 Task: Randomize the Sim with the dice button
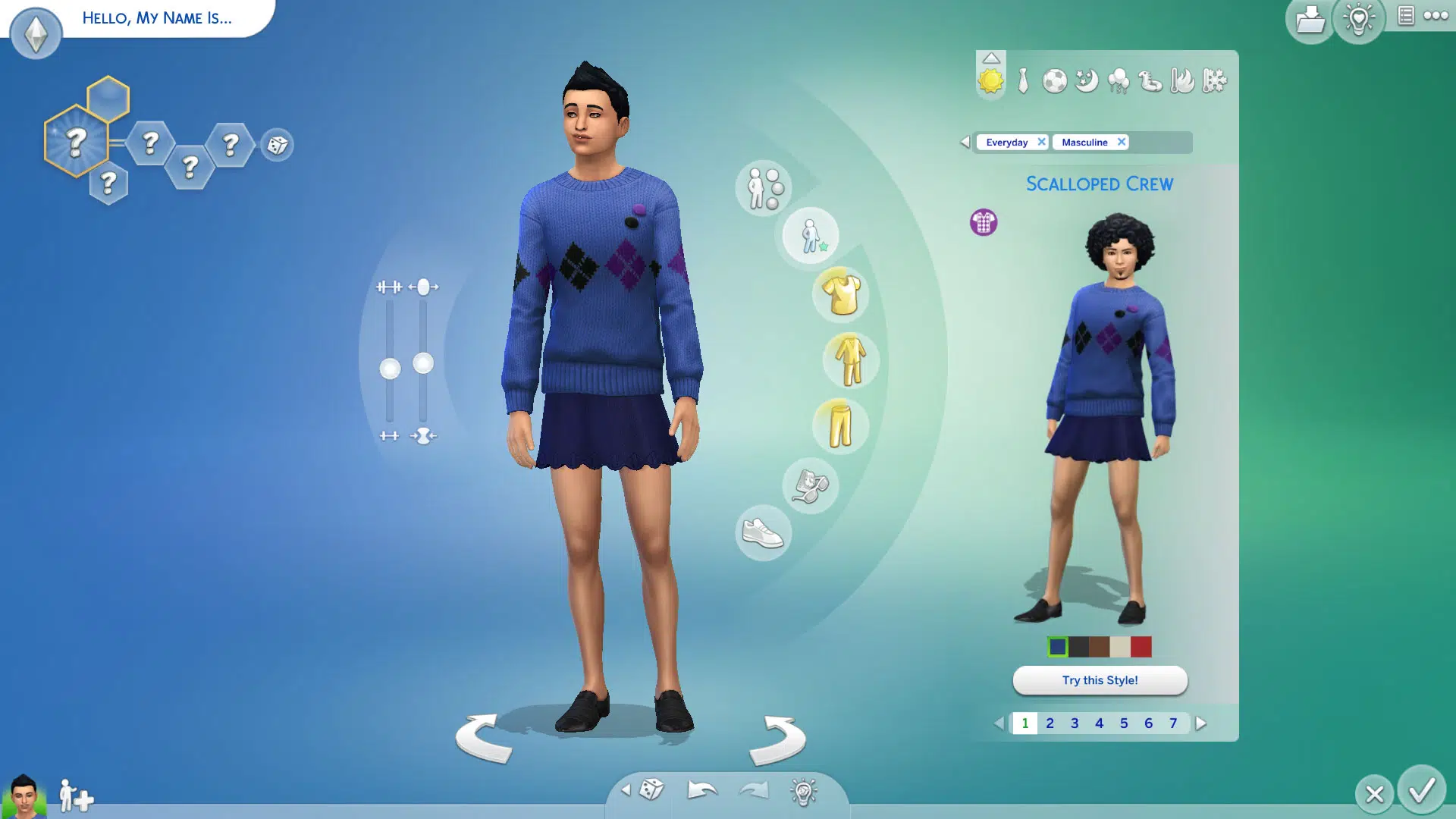click(651, 790)
